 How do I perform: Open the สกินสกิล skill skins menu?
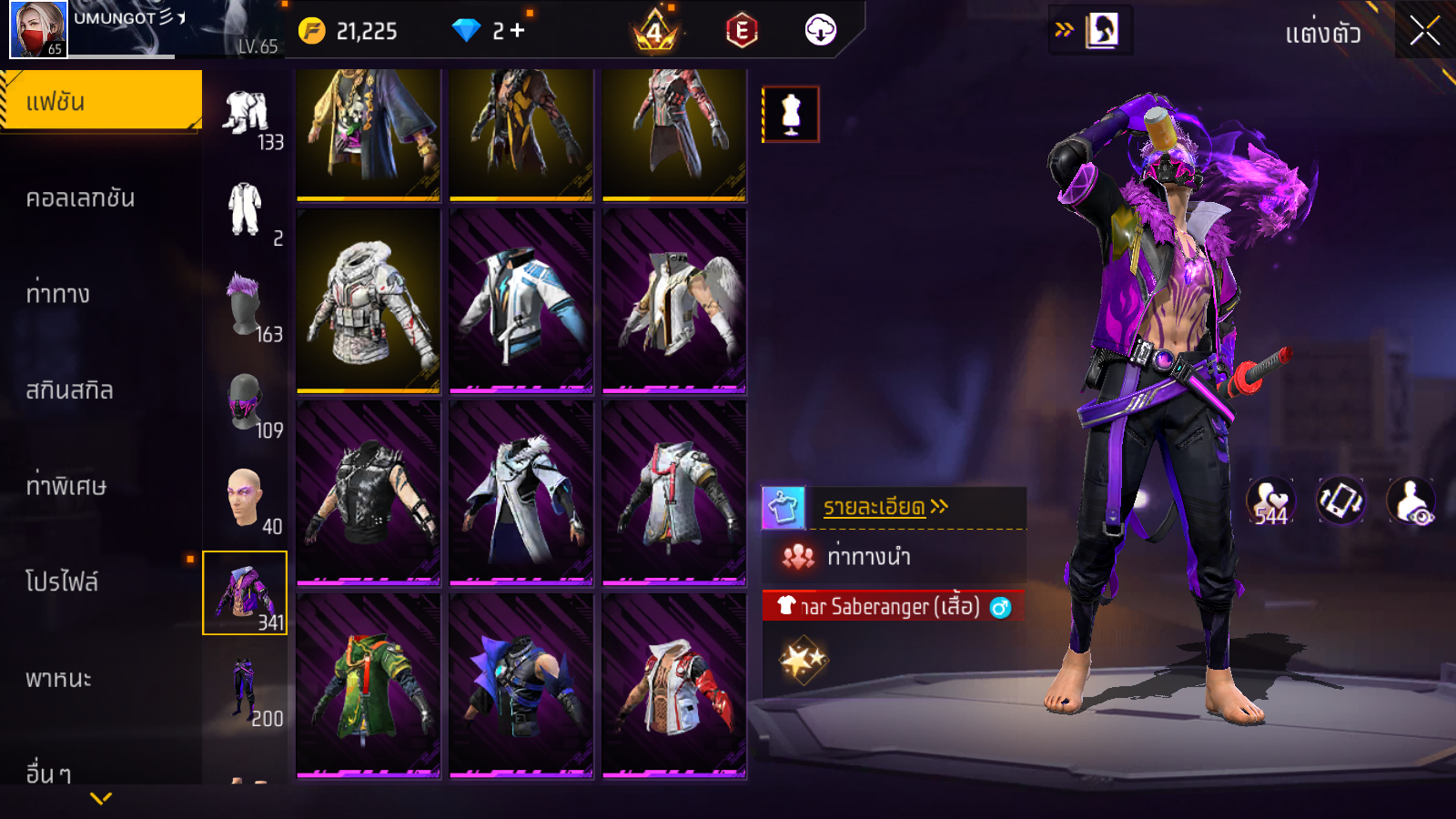[69, 390]
